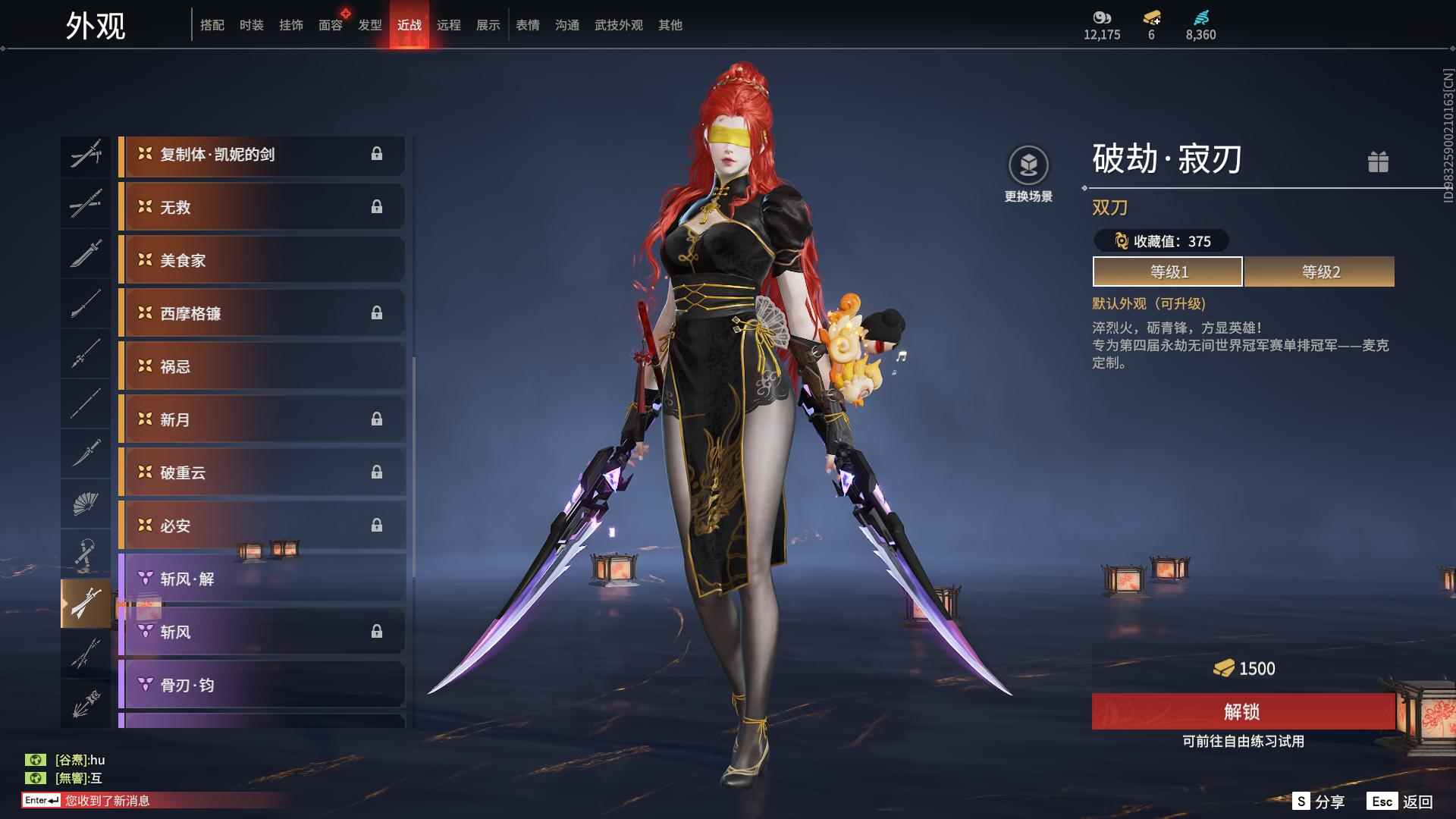1456x819 pixels.
Task: Unlock the skin with 解锁 button
Action: pyautogui.click(x=1242, y=711)
